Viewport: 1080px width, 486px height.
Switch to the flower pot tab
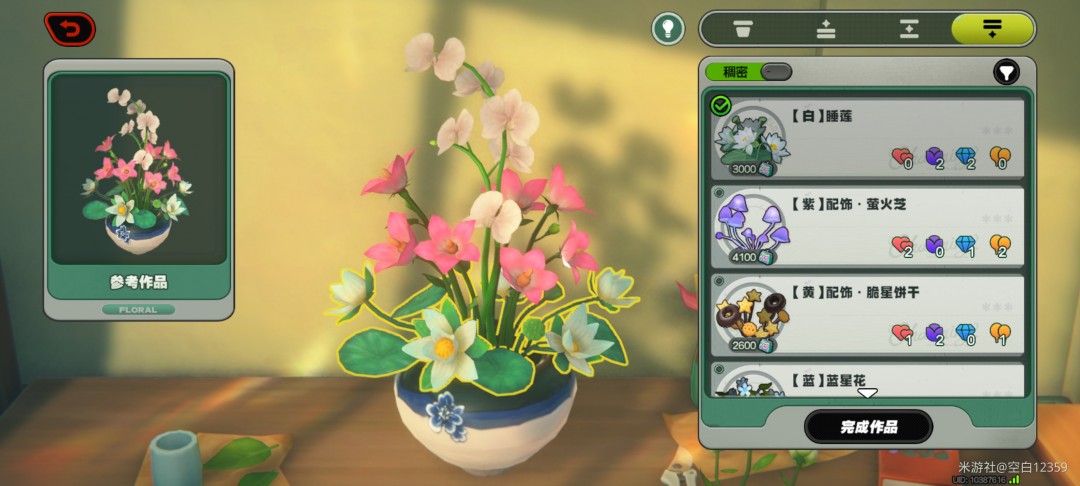[743, 28]
